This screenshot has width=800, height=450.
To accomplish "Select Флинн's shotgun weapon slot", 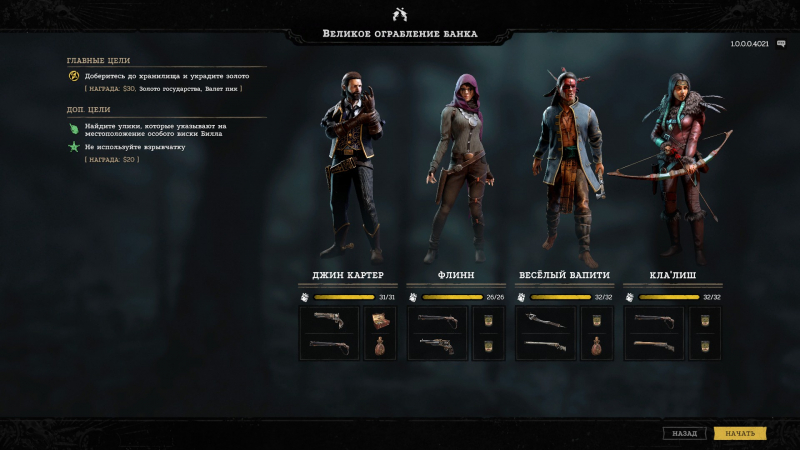I will pos(437,320).
